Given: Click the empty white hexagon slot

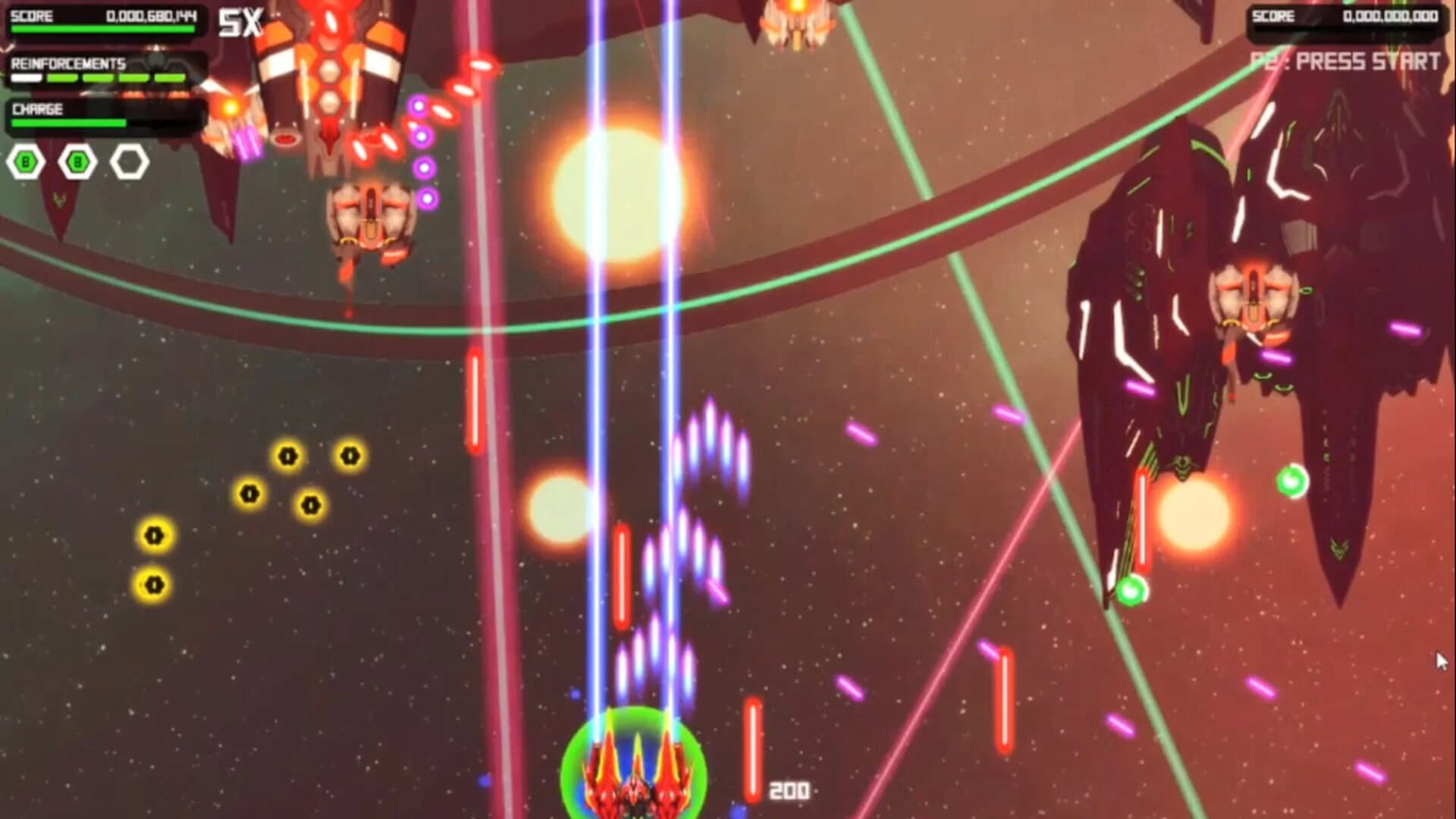Looking at the screenshot, I should pos(129,161).
